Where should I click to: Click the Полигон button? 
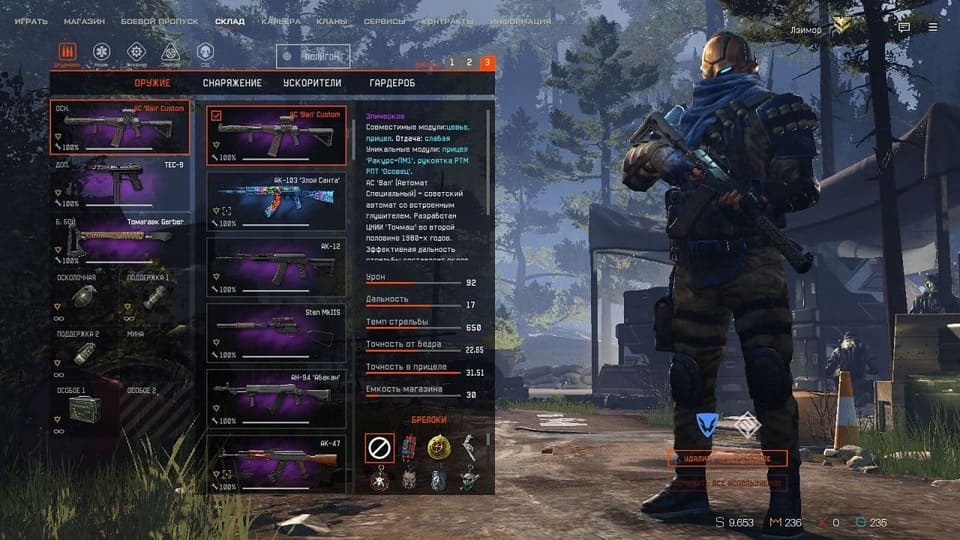313,58
